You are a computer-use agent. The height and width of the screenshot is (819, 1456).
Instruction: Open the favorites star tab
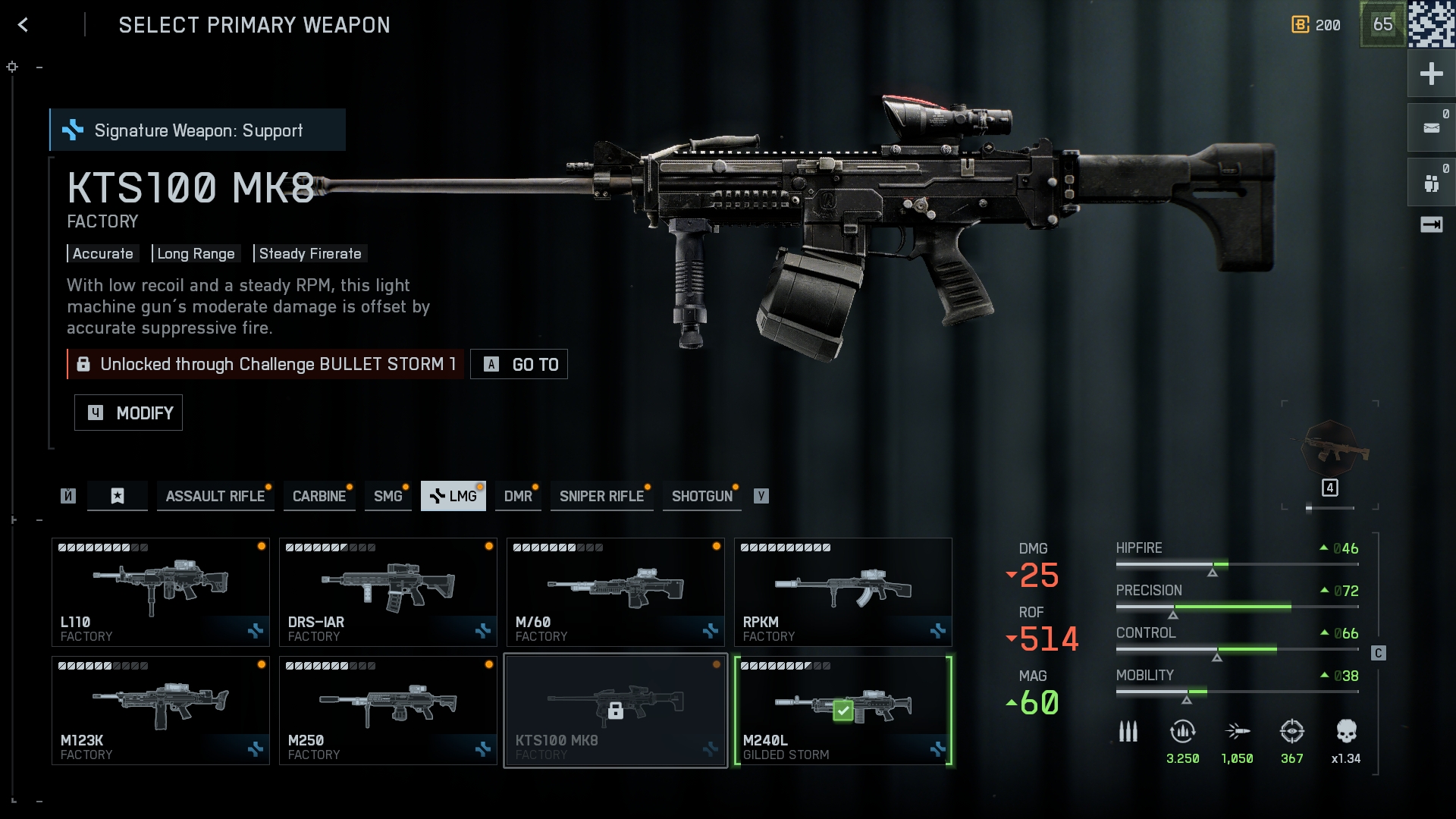pyautogui.click(x=118, y=496)
